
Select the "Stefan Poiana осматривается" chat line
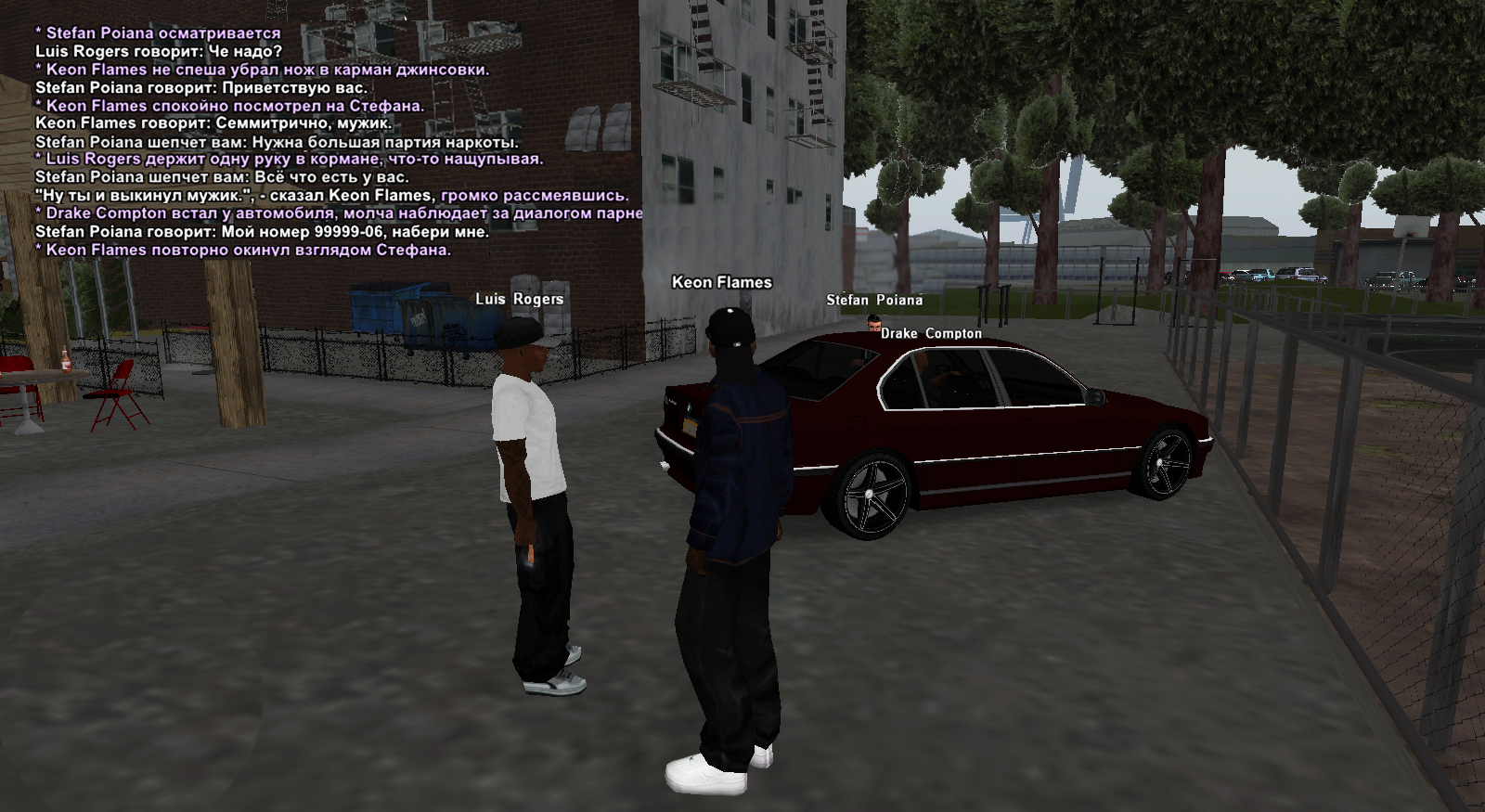click(x=158, y=33)
